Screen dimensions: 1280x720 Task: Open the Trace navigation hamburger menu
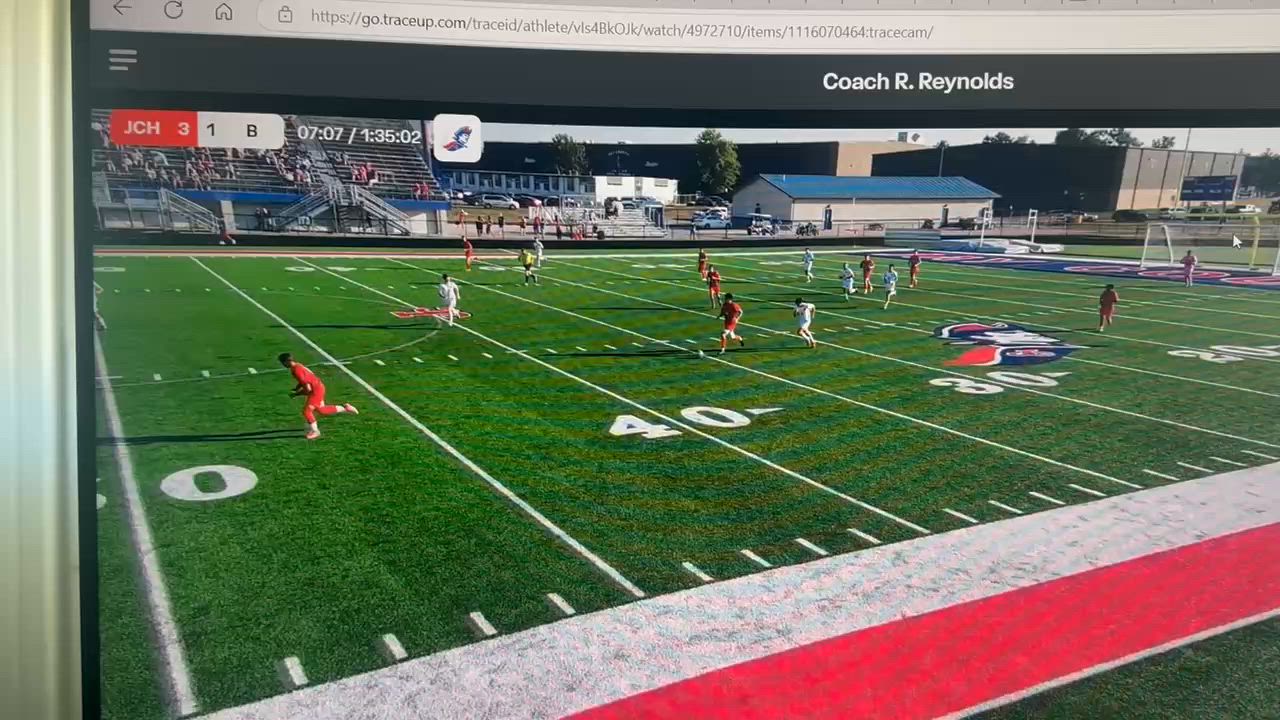point(122,60)
